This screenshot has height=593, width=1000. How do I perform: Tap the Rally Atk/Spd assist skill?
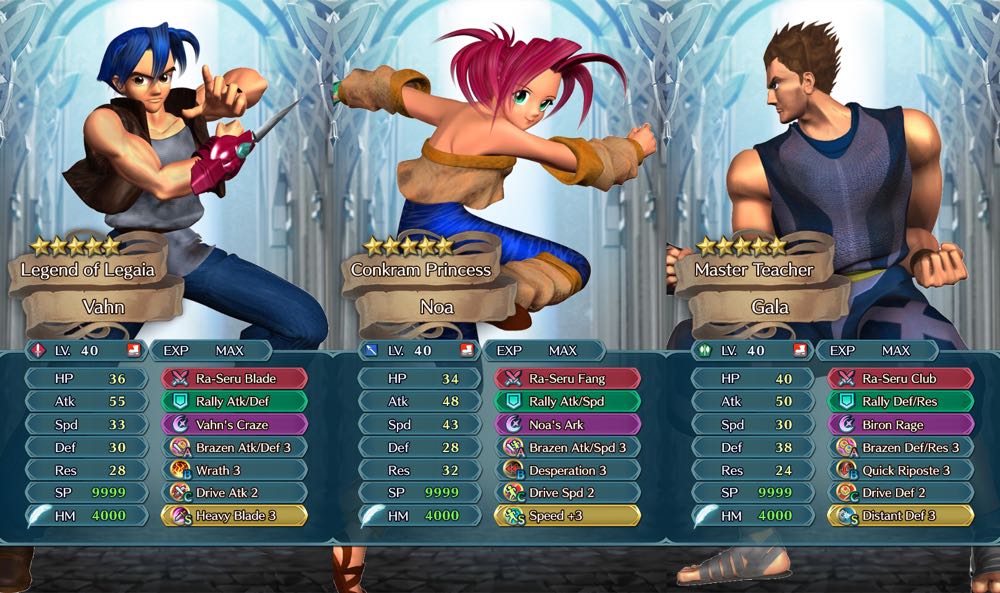click(568, 402)
